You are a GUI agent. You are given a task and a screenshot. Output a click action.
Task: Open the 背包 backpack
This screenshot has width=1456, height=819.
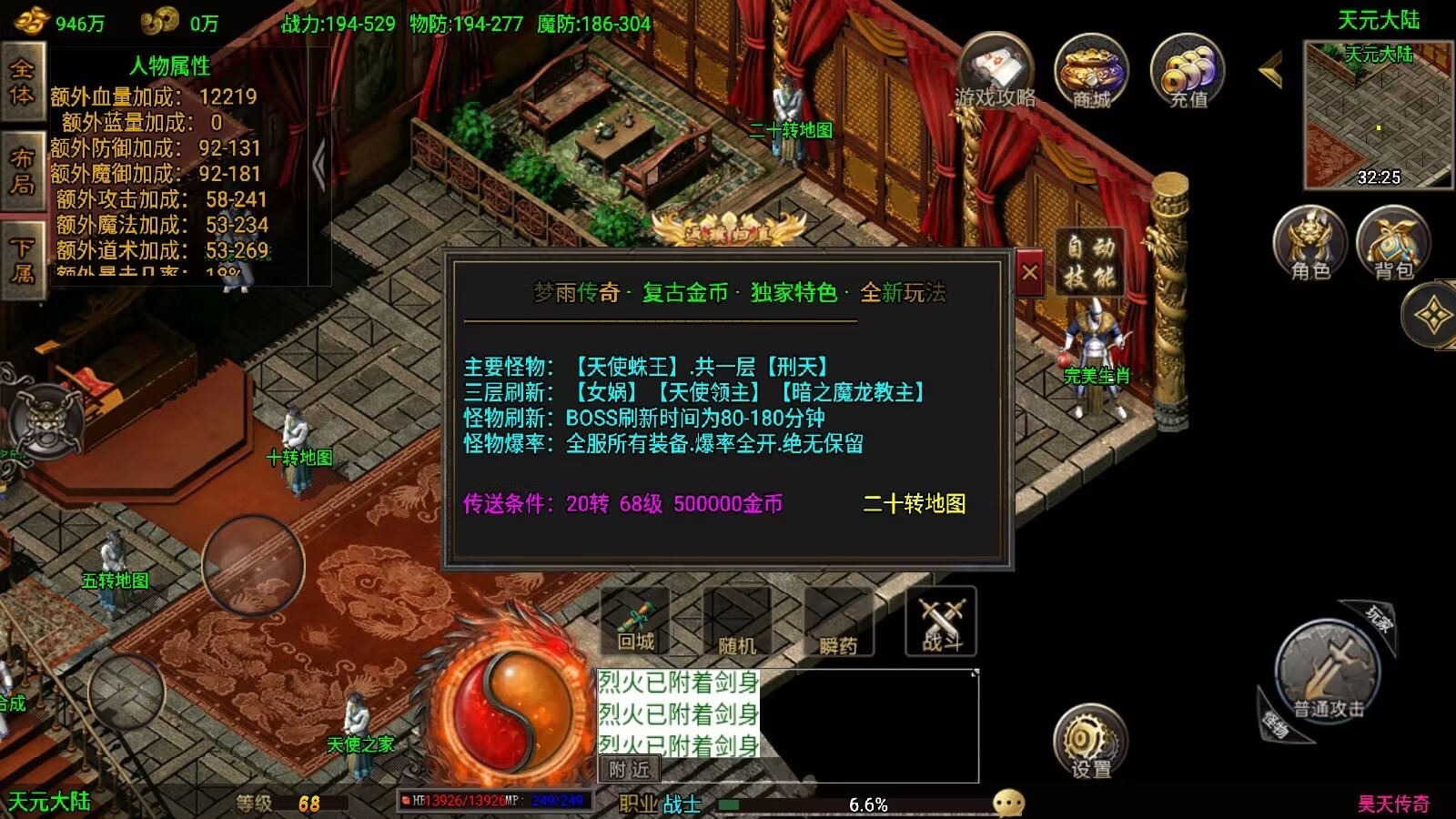(1393, 244)
